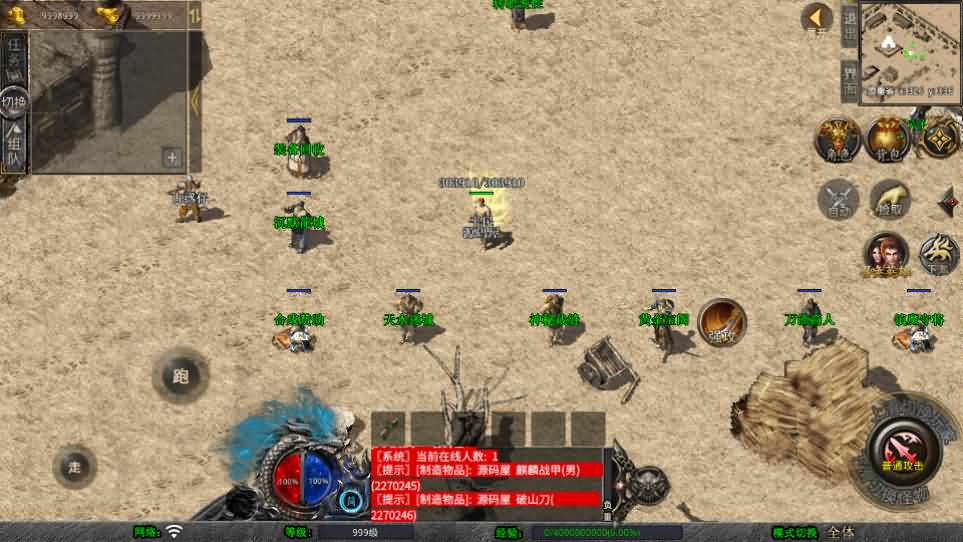Tap the 捡取 pickup button
The width and height of the screenshot is (963, 542).
(889, 200)
